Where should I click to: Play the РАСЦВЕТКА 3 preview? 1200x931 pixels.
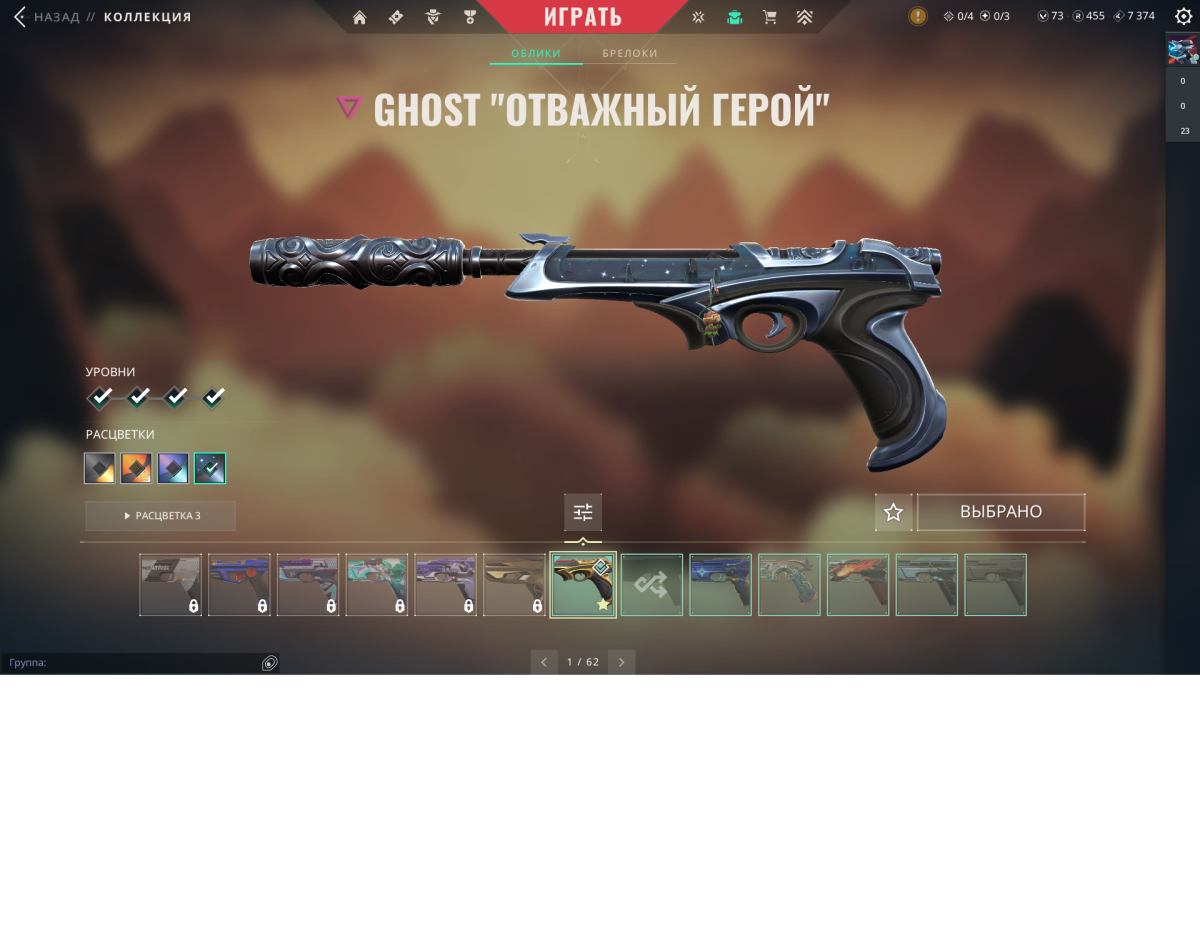tap(161, 516)
